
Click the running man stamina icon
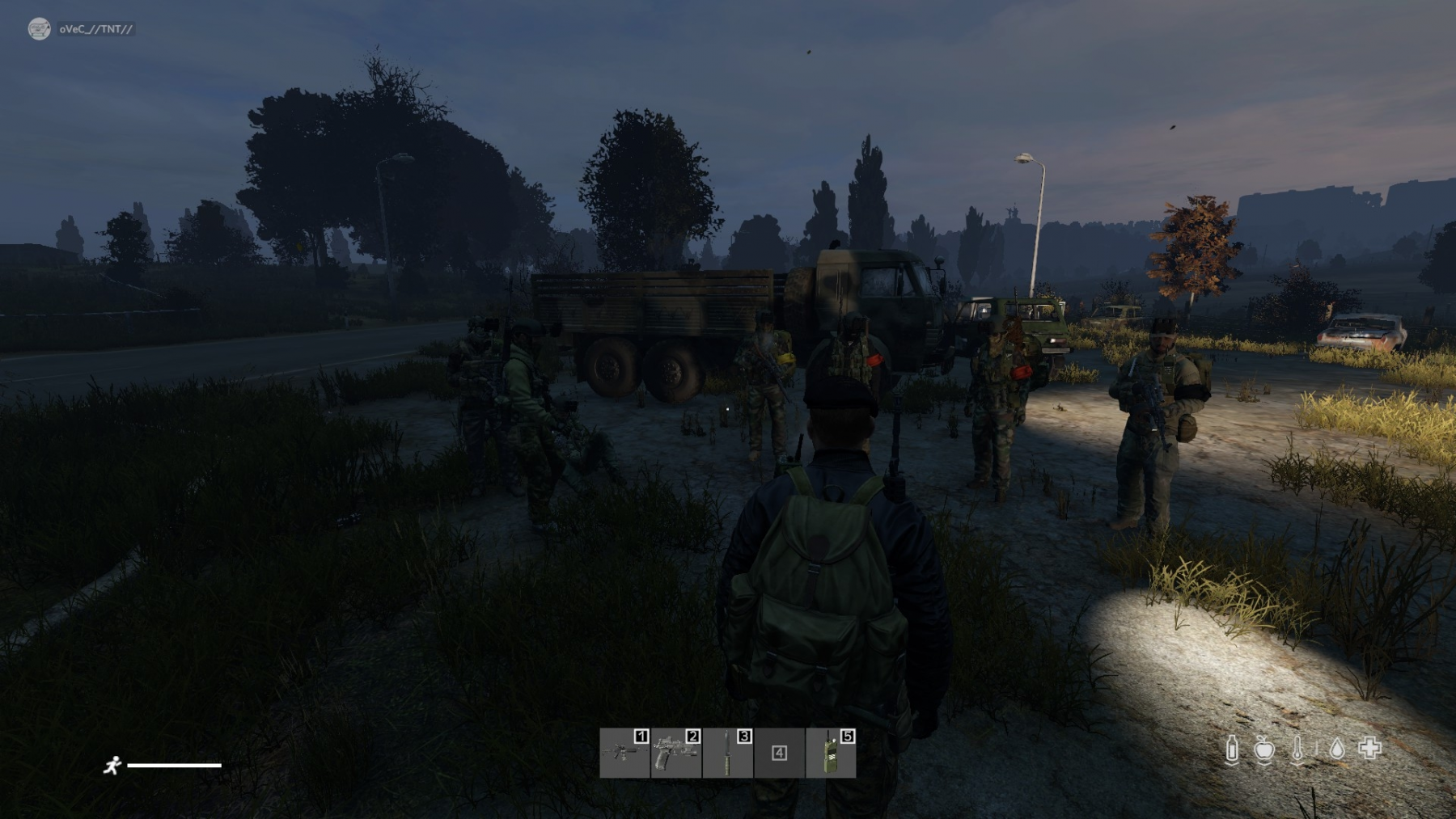coord(112,765)
